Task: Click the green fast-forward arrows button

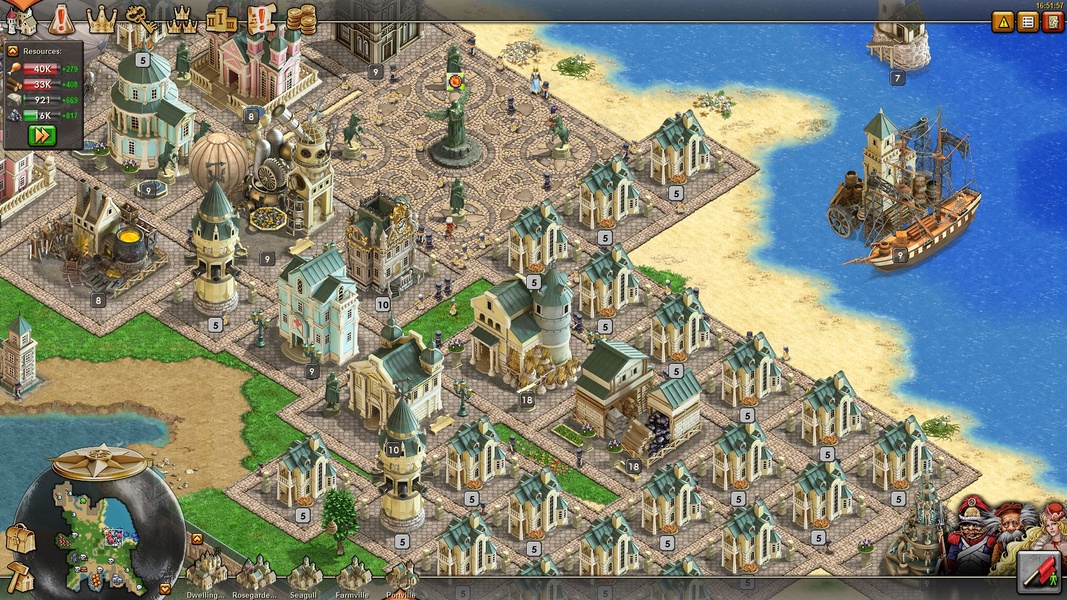Action: [x=42, y=135]
